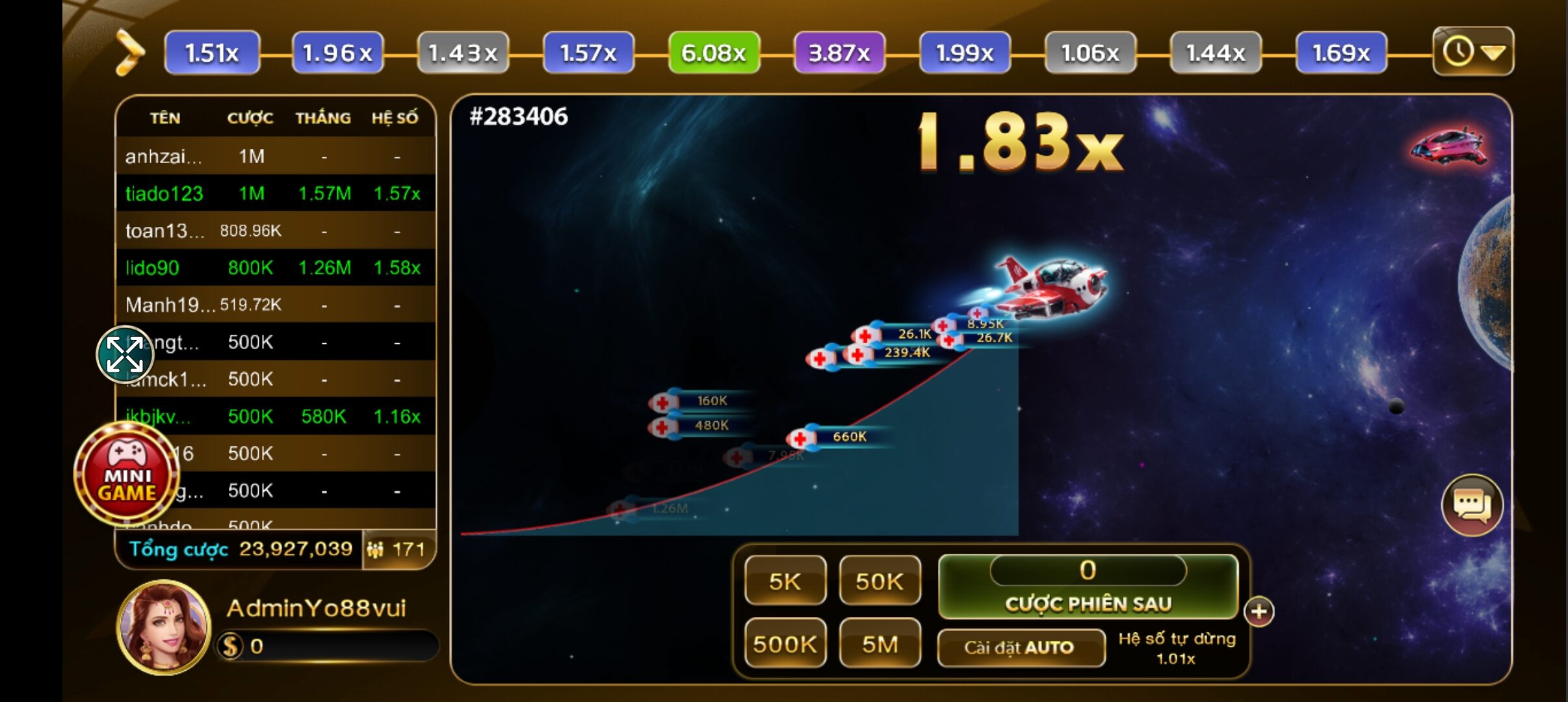Add a 500K bet chip

(x=785, y=643)
